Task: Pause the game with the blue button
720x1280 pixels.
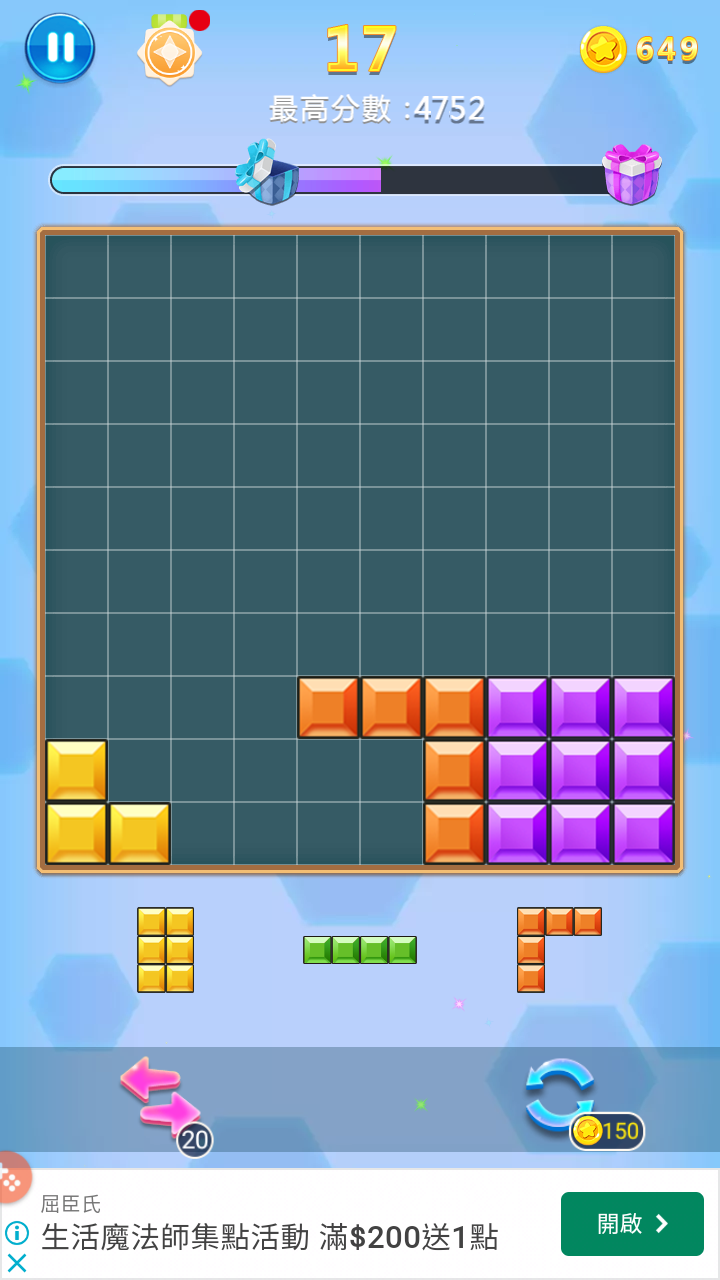Action: point(60,48)
